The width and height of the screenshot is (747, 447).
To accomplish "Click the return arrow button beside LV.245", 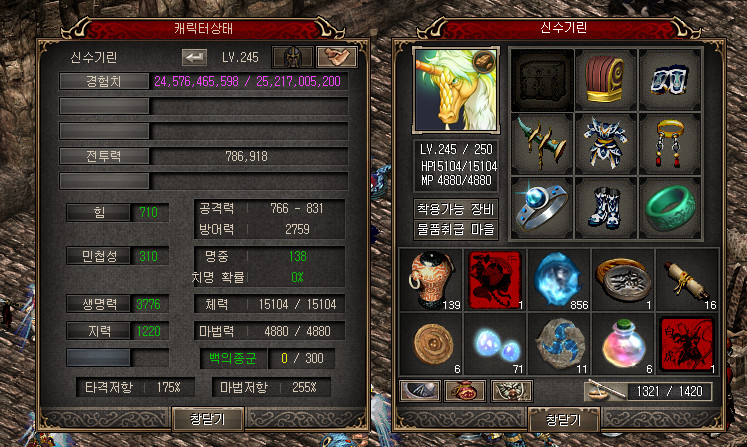I will (194, 57).
